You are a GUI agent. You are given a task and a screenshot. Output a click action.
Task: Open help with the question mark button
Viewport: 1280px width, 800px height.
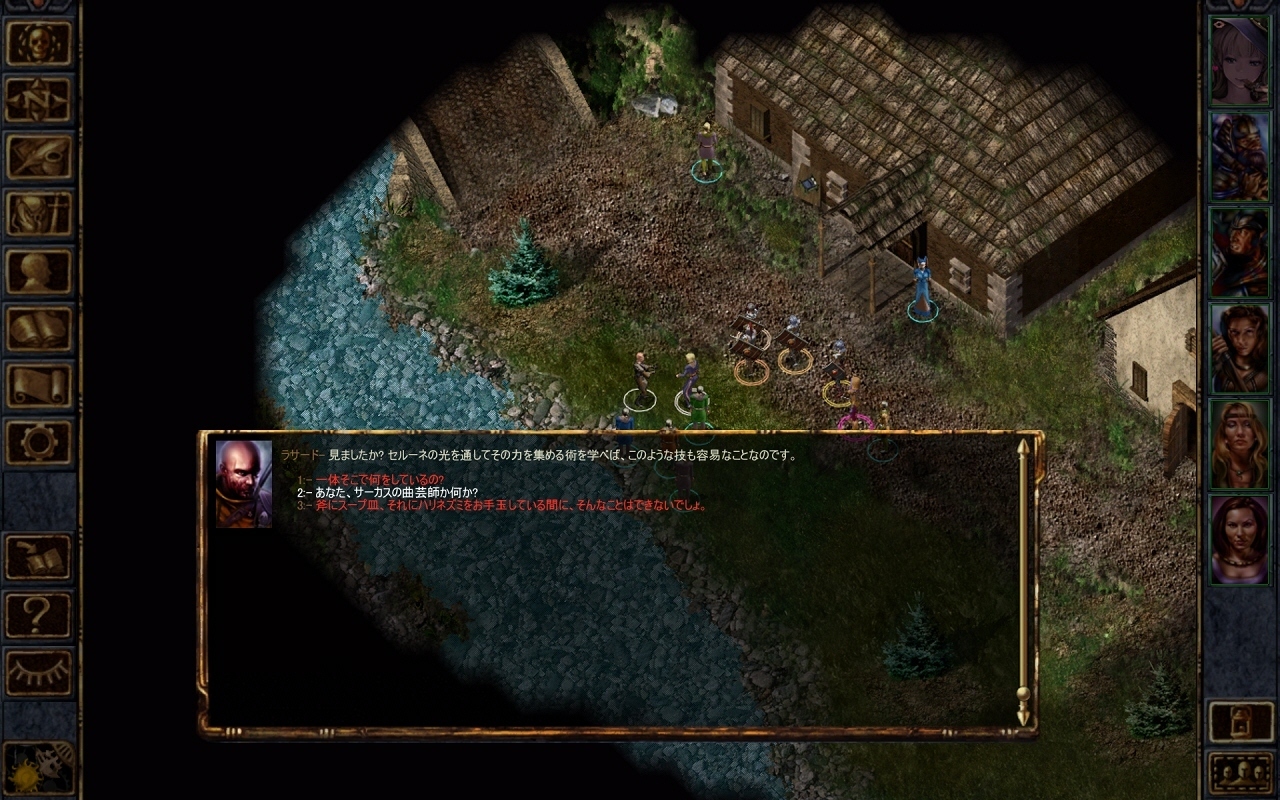tap(39, 614)
